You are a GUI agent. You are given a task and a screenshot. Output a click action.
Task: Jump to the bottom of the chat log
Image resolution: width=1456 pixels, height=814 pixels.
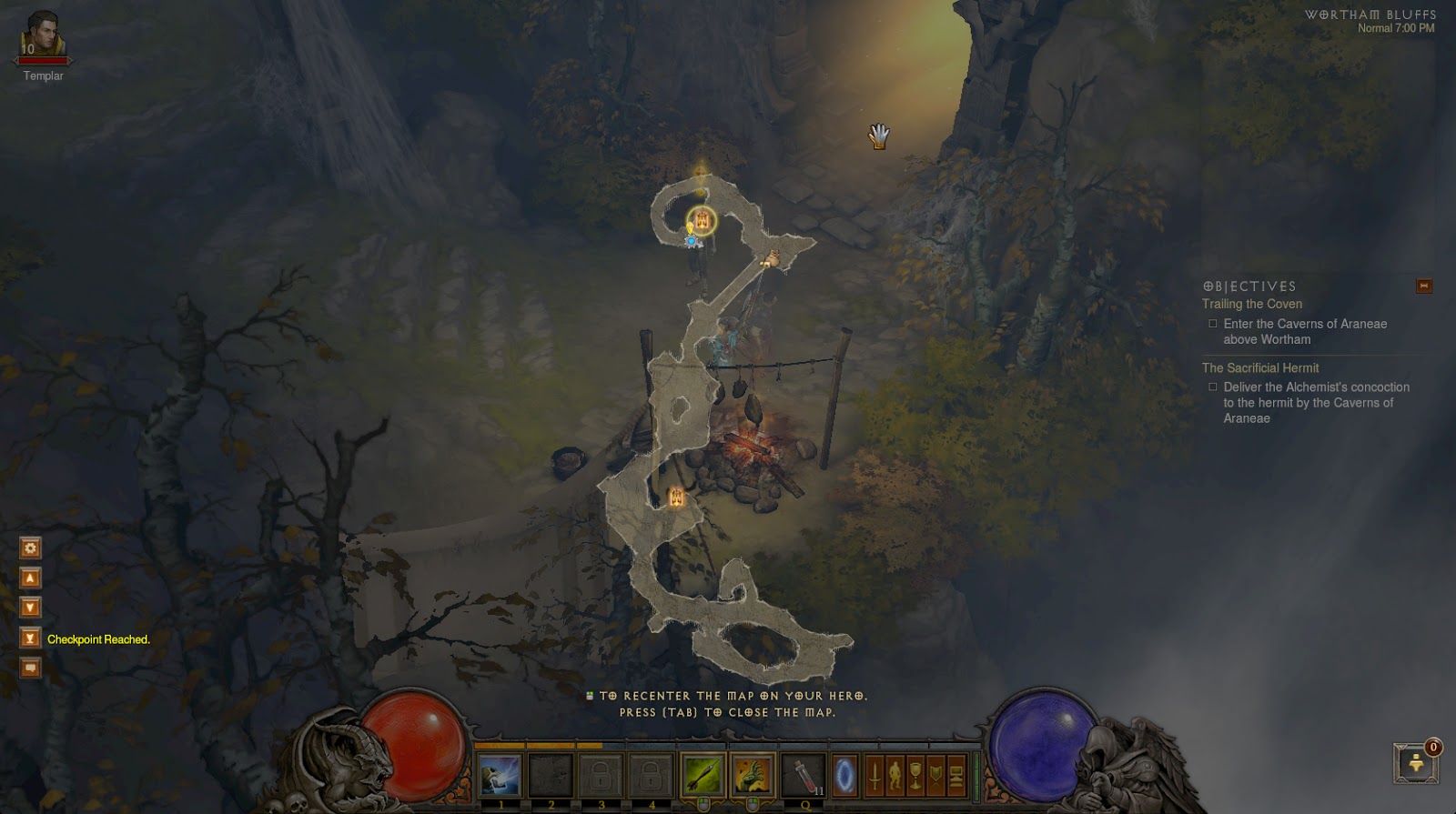tap(31, 638)
